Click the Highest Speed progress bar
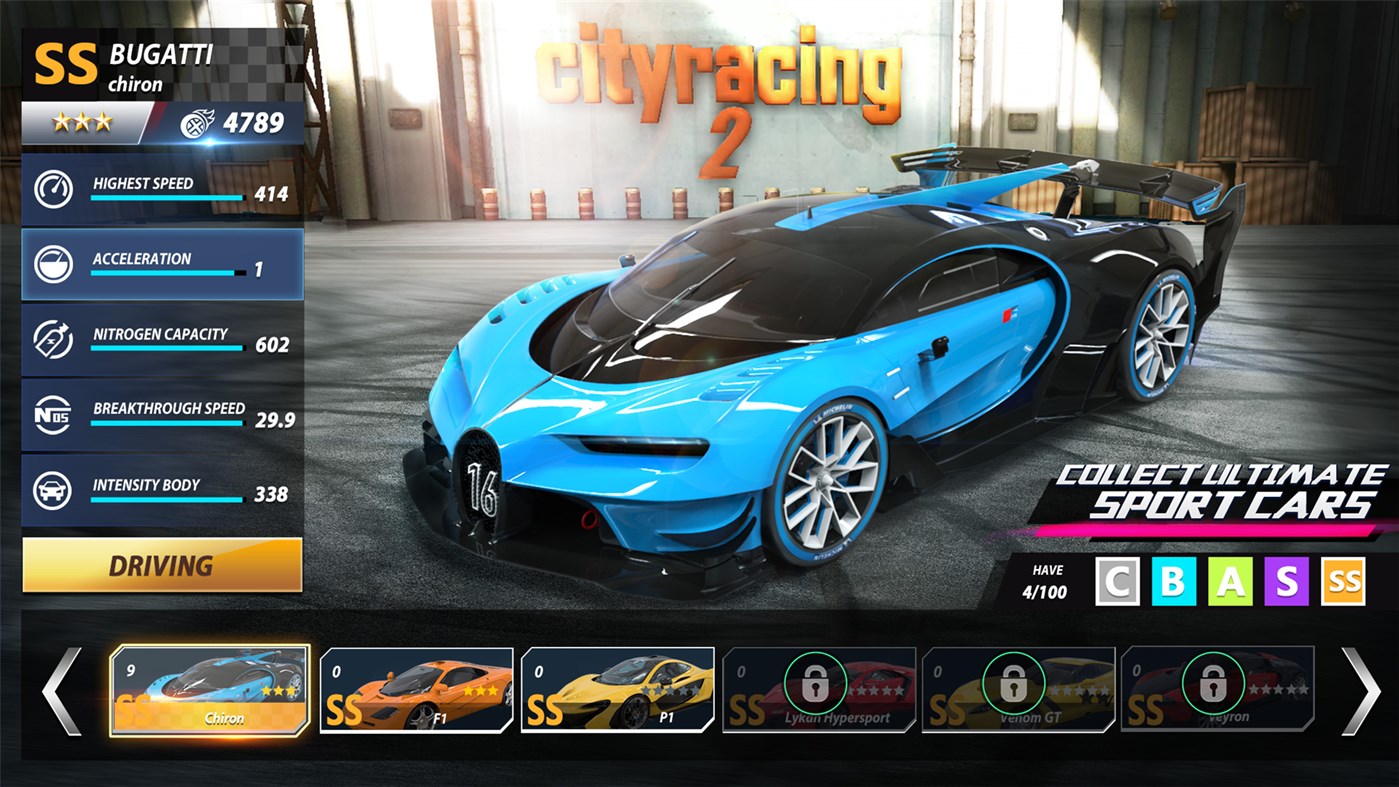 165,199
